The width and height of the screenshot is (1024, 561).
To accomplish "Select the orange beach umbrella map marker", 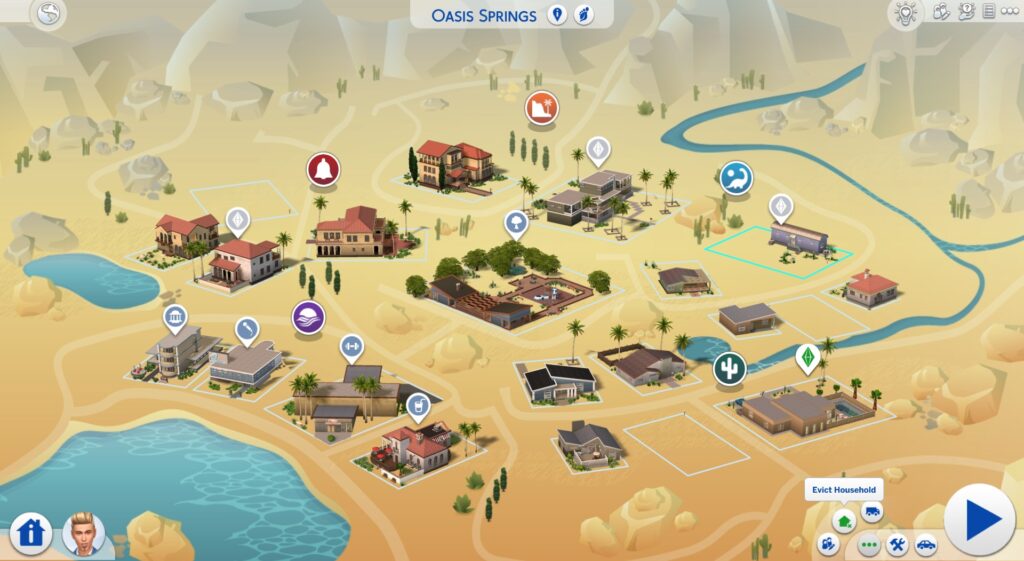I will click(x=542, y=106).
